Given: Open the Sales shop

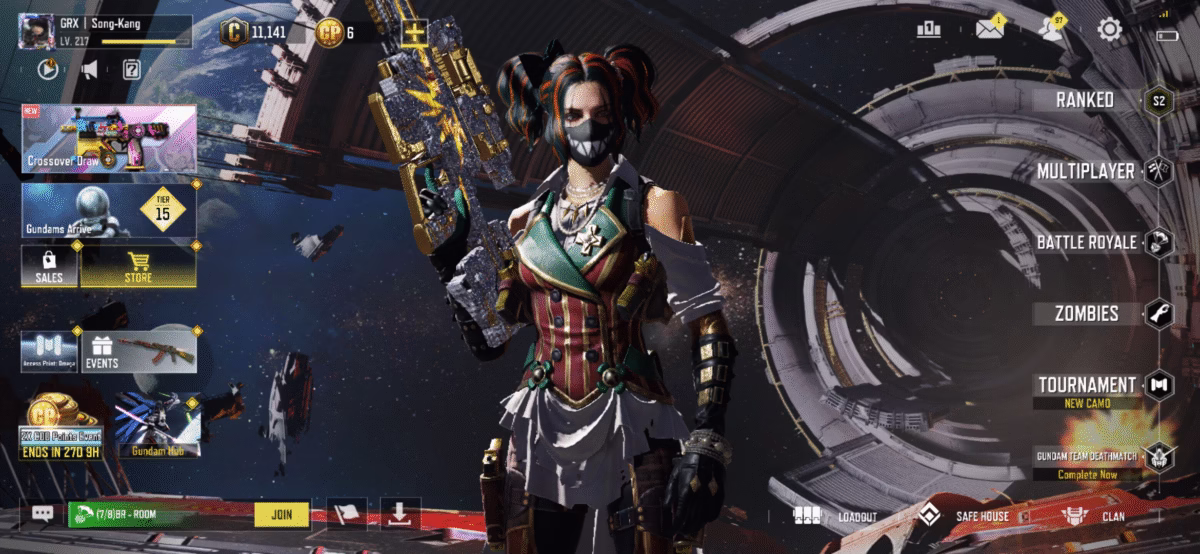Looking at the screenshot, I should click(x=49, y=267).
